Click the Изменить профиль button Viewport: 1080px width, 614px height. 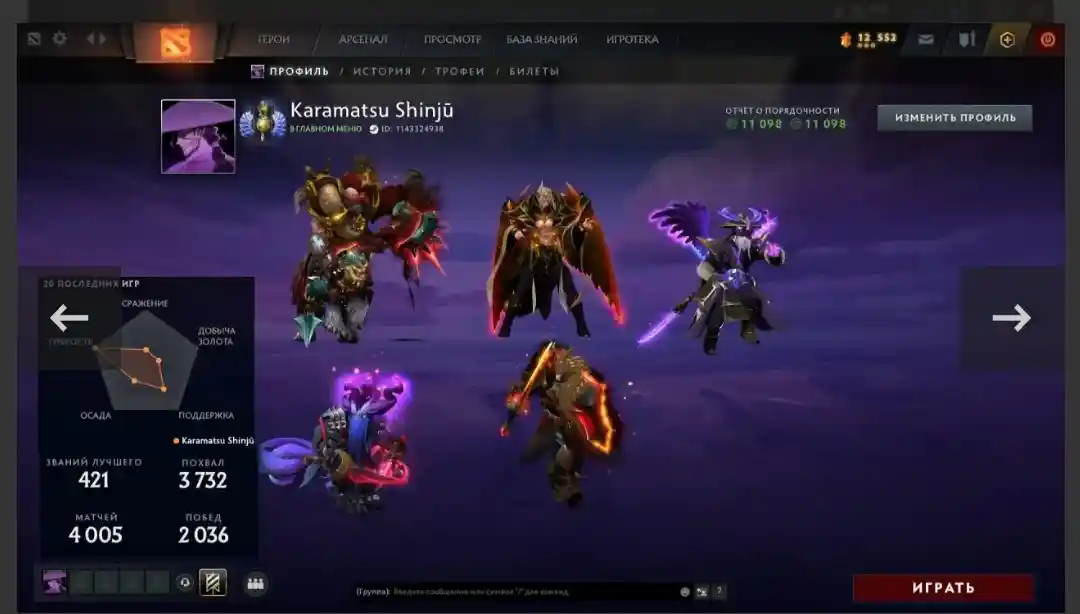tap(955, 118)
